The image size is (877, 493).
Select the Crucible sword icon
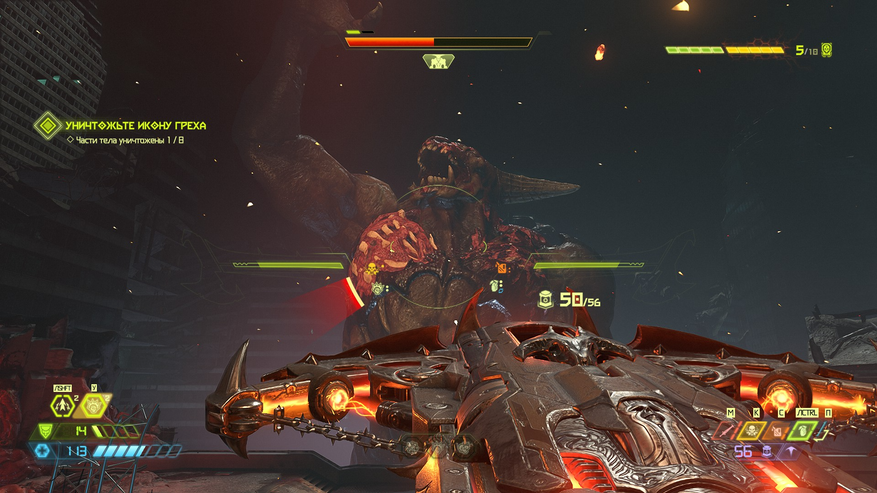tap(724, 431)
